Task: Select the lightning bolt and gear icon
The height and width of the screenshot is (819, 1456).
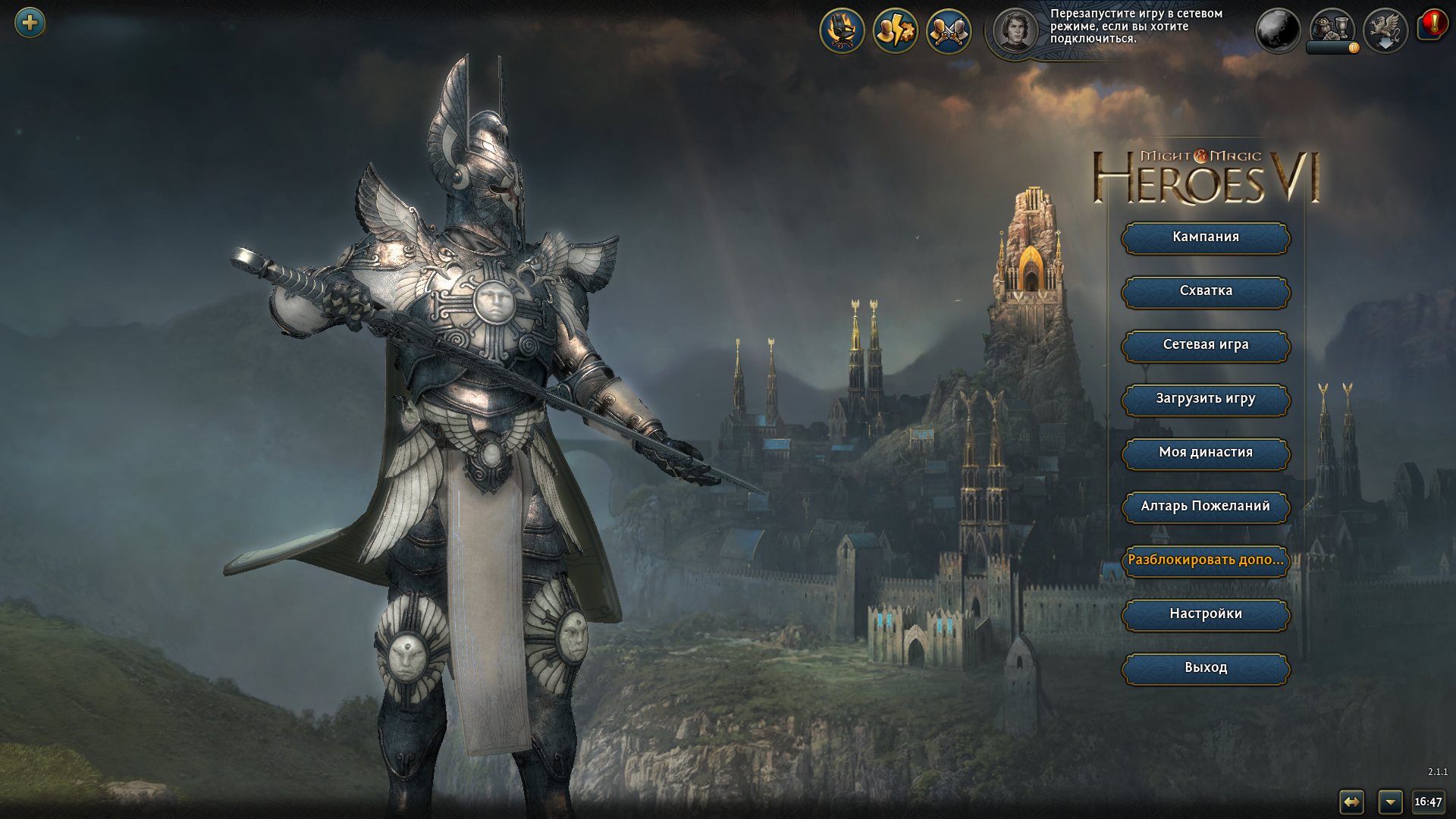Action: 895,31
